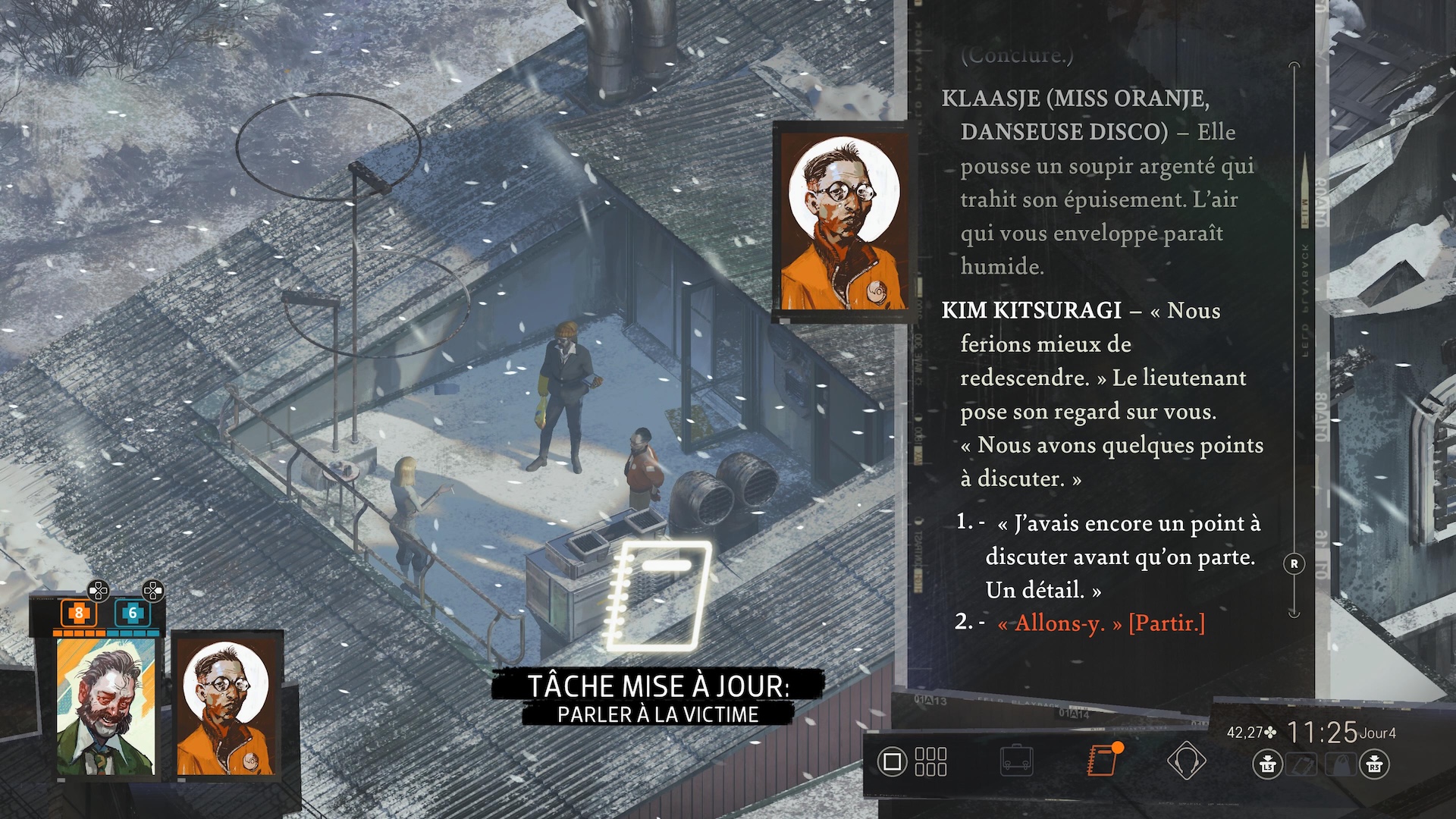Use the orange health heal cross
This screenshot has width=1456, height=819.
tap(78, 613)
